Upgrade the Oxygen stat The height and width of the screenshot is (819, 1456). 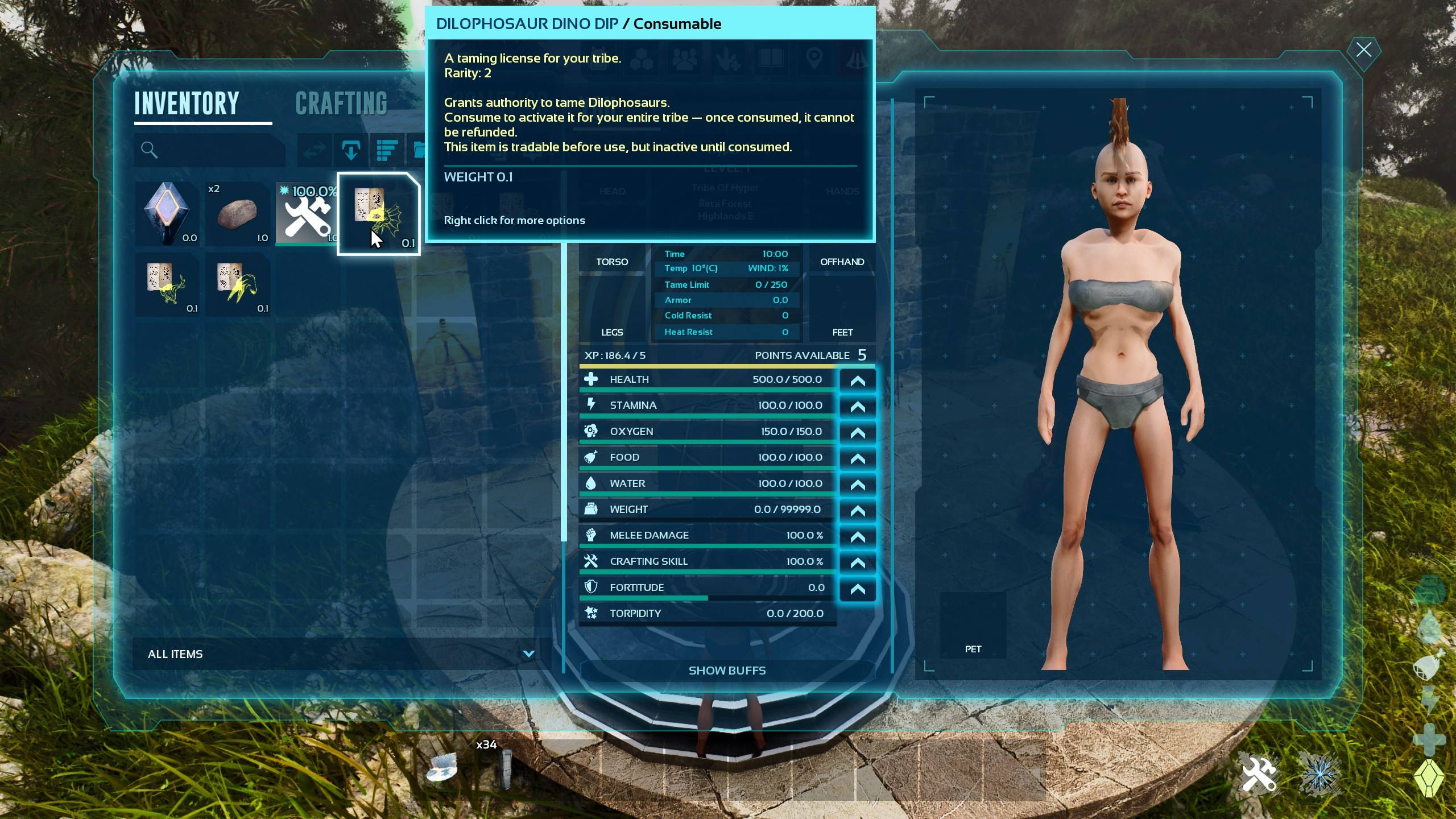tap(857, 432)
